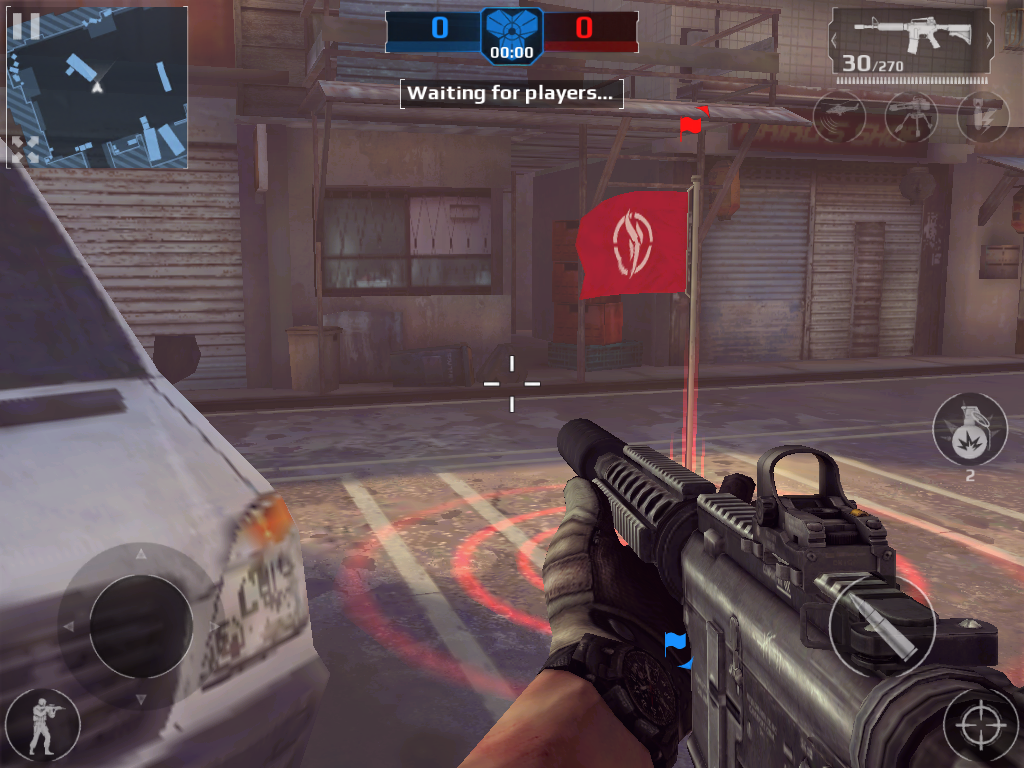Pause the match with the pause button
The width and height of the screenshot is (1024, 768).
26,26
